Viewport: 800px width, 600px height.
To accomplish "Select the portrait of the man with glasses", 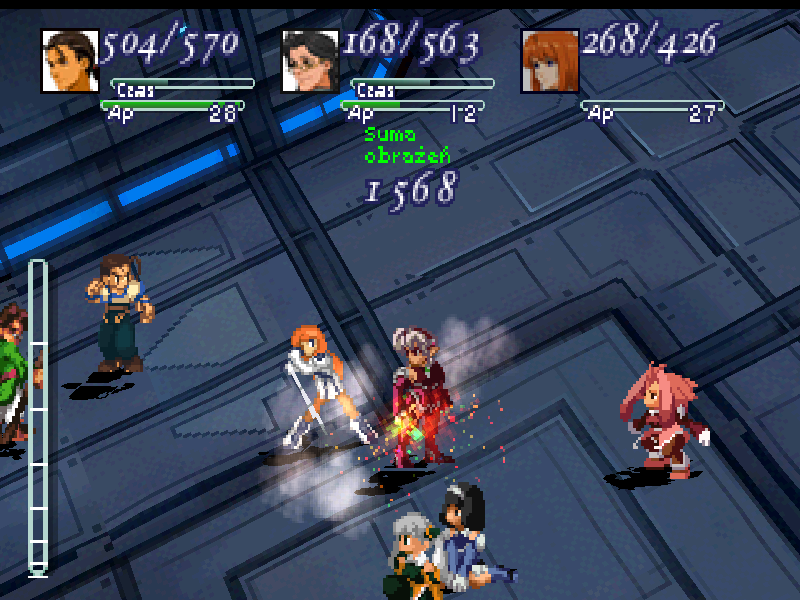I will pos(310,61).
